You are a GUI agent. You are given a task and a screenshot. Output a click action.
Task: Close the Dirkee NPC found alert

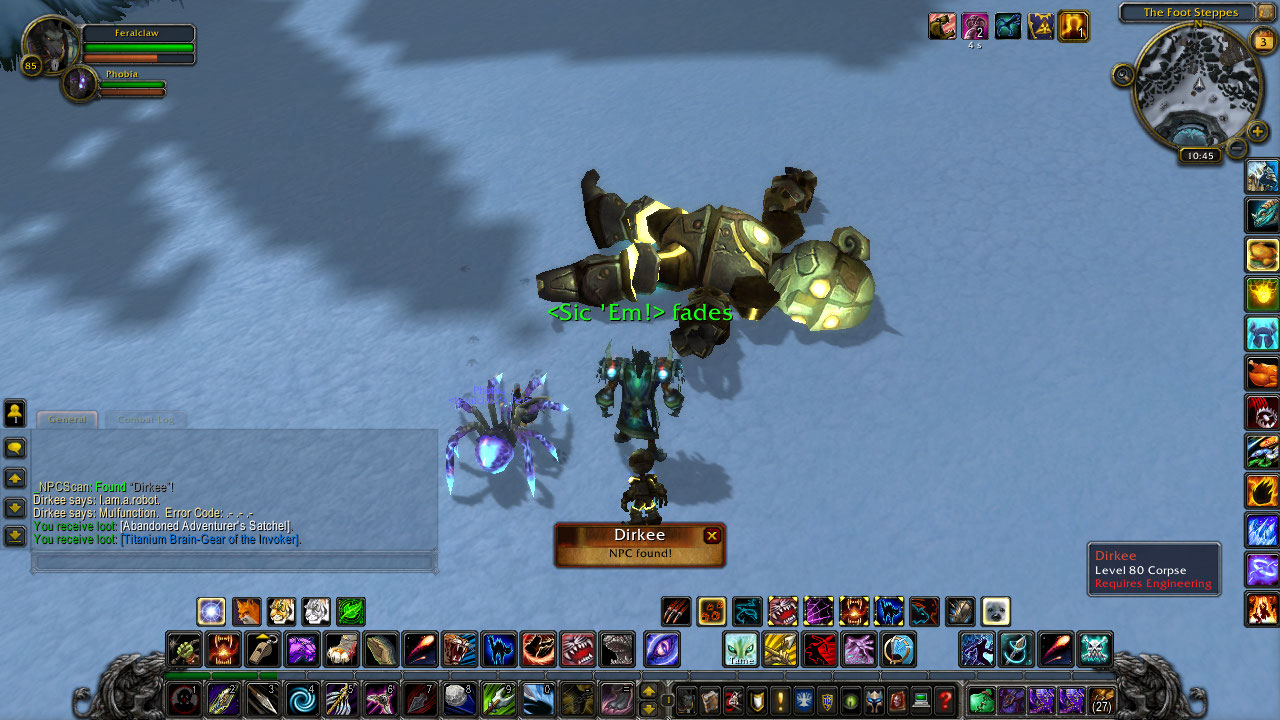[712, 536]
